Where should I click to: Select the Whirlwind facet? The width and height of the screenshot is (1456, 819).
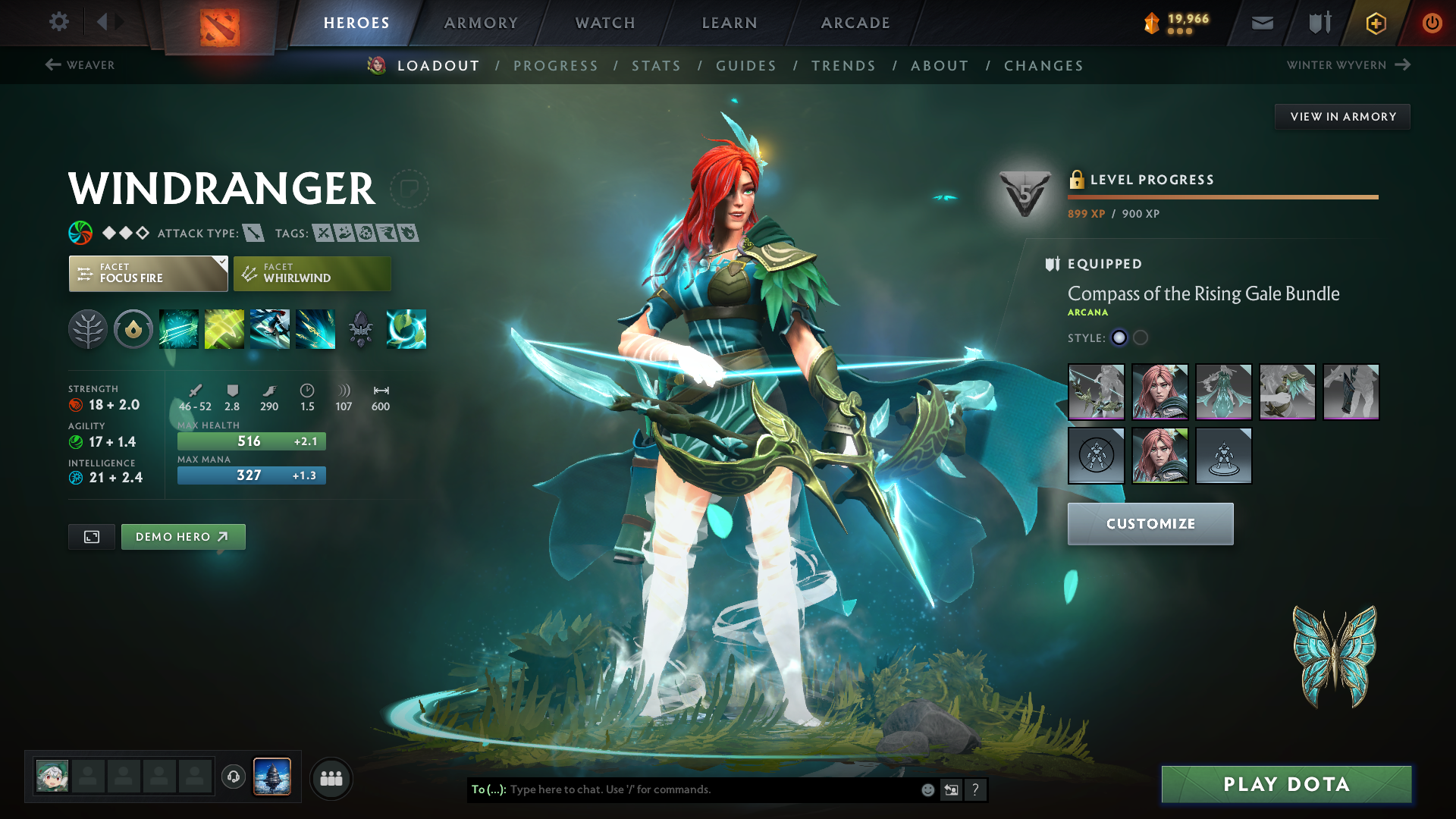tap(312, 273)
